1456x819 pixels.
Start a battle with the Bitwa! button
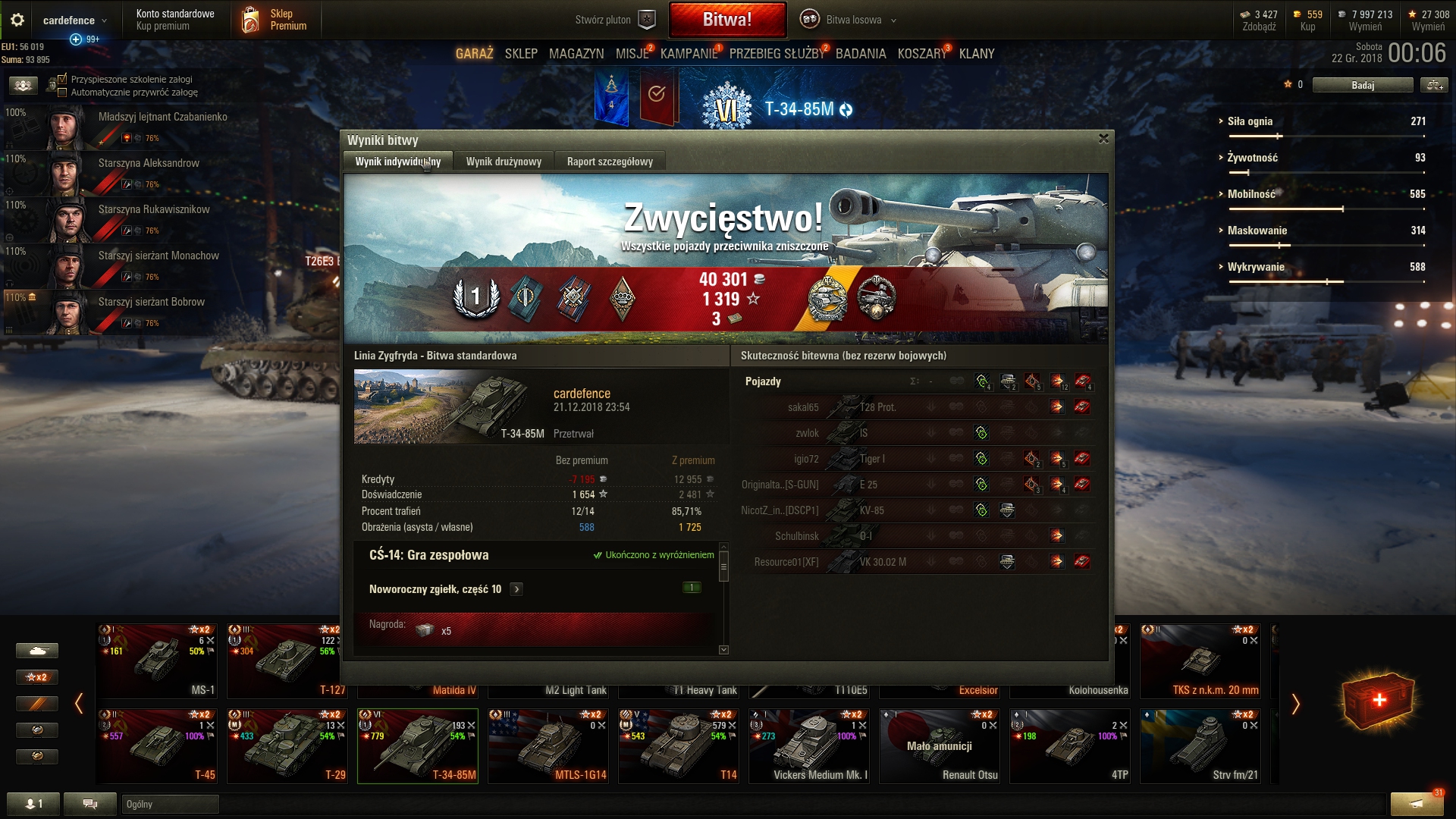(x=727, y=20)
